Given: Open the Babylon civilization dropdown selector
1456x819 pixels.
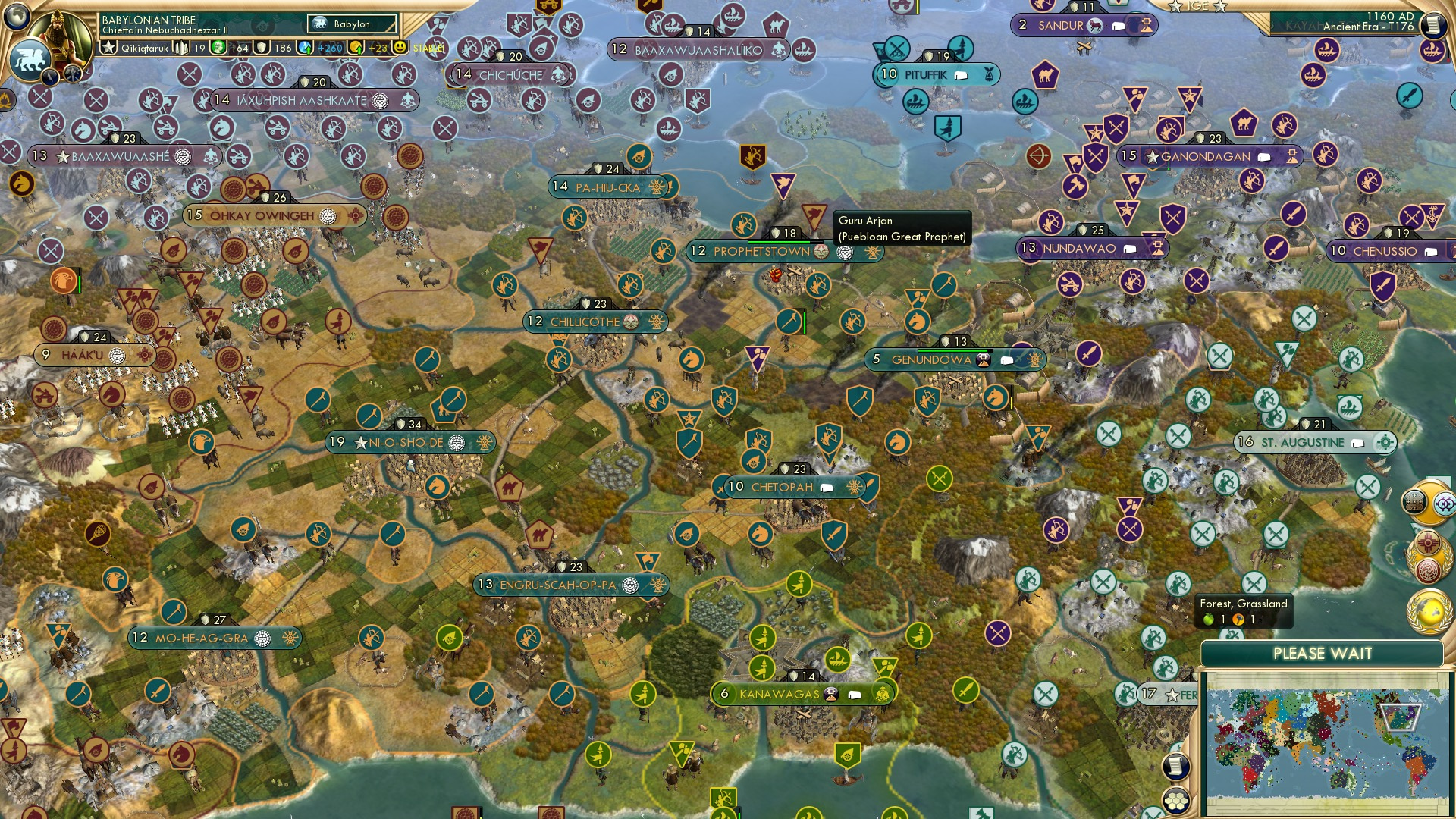Looking at the screenshot, I should (351, 24).
